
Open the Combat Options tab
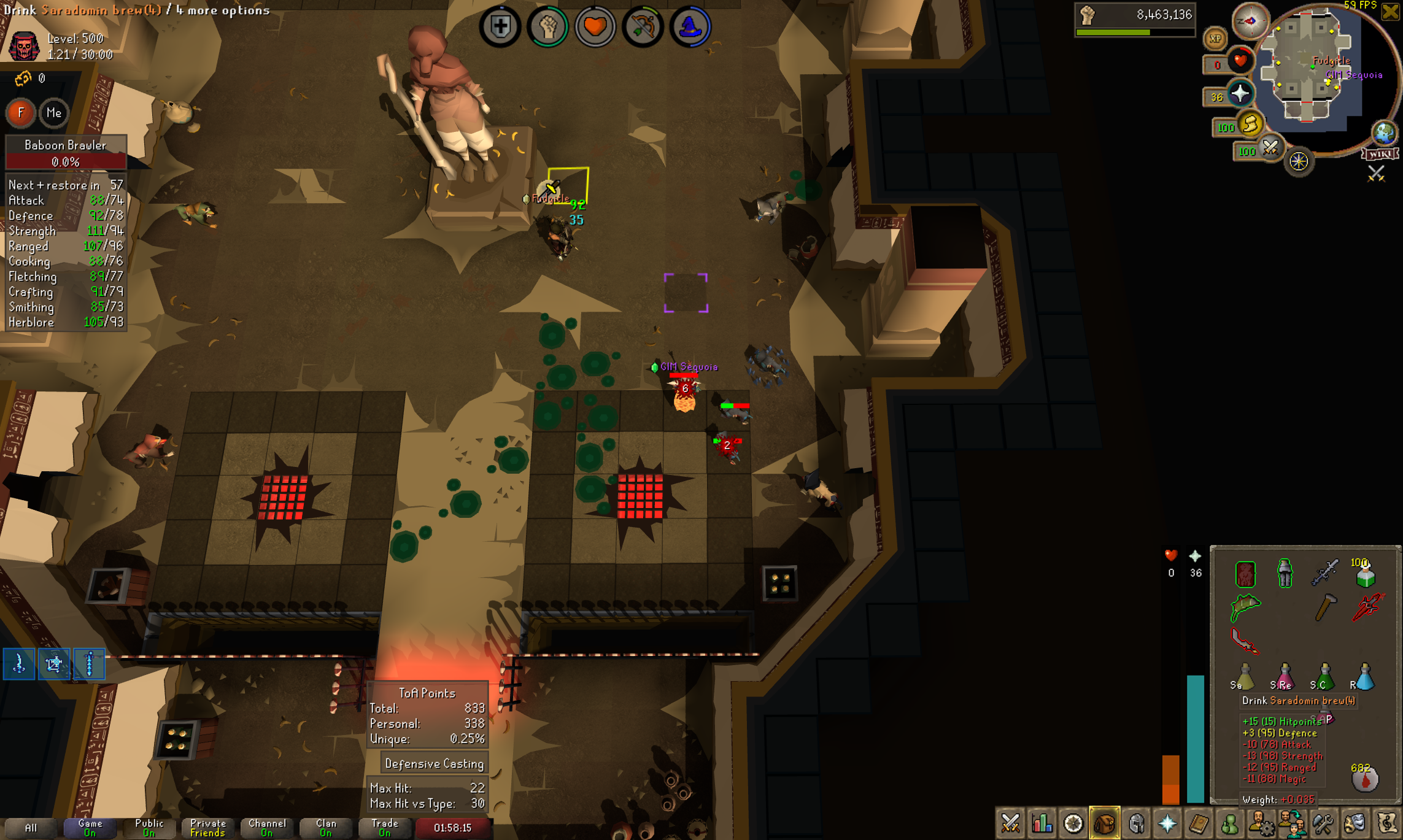[1010, 823]
